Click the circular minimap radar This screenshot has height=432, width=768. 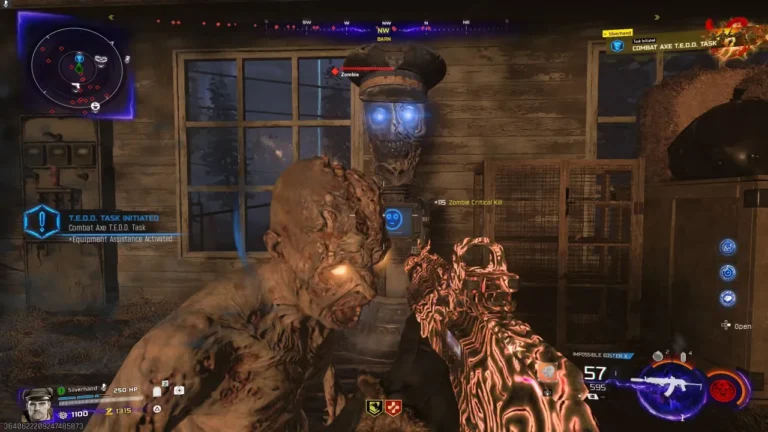pos(77,67)
